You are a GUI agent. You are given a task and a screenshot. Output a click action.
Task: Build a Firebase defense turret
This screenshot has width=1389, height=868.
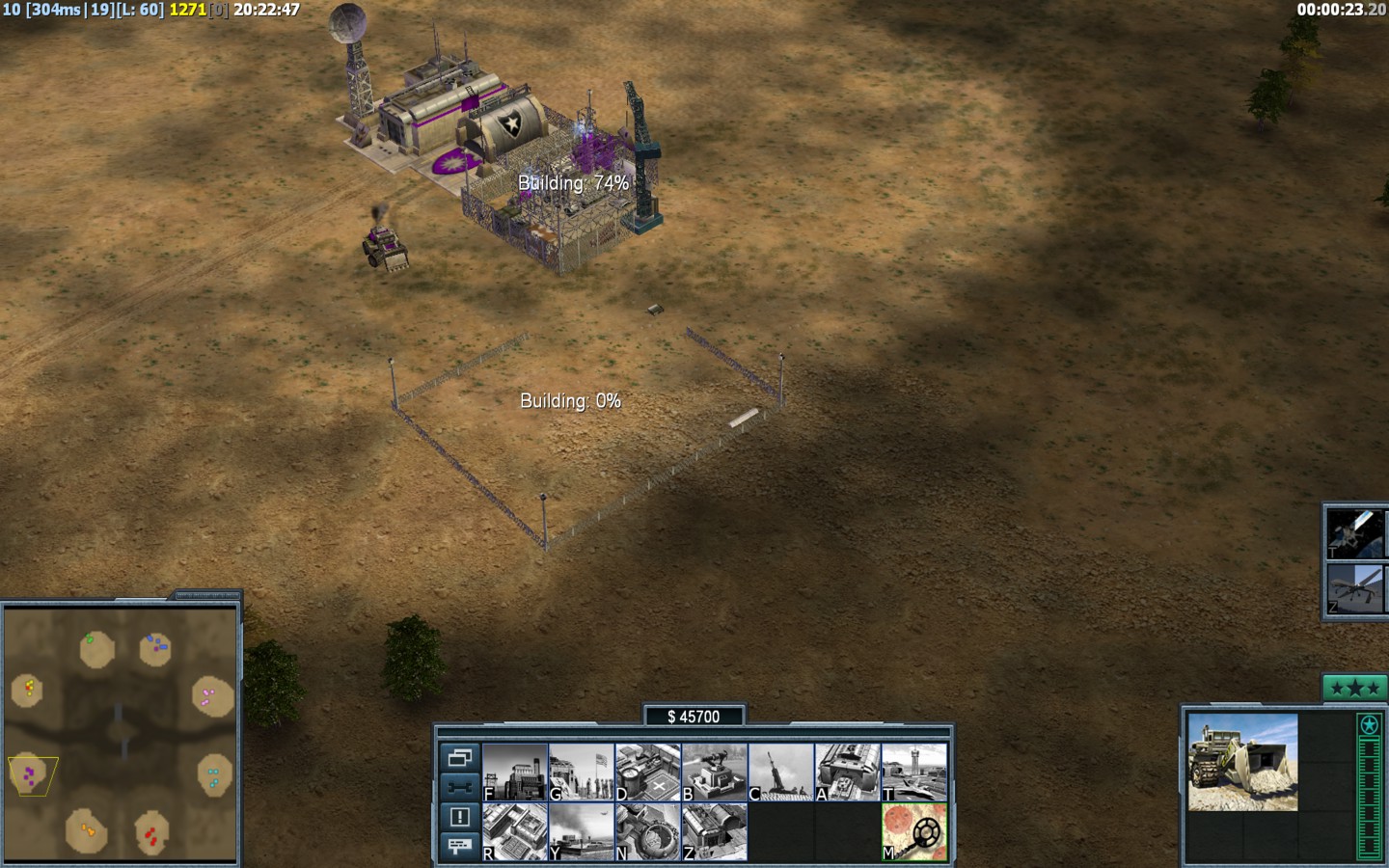pos(715,772)
